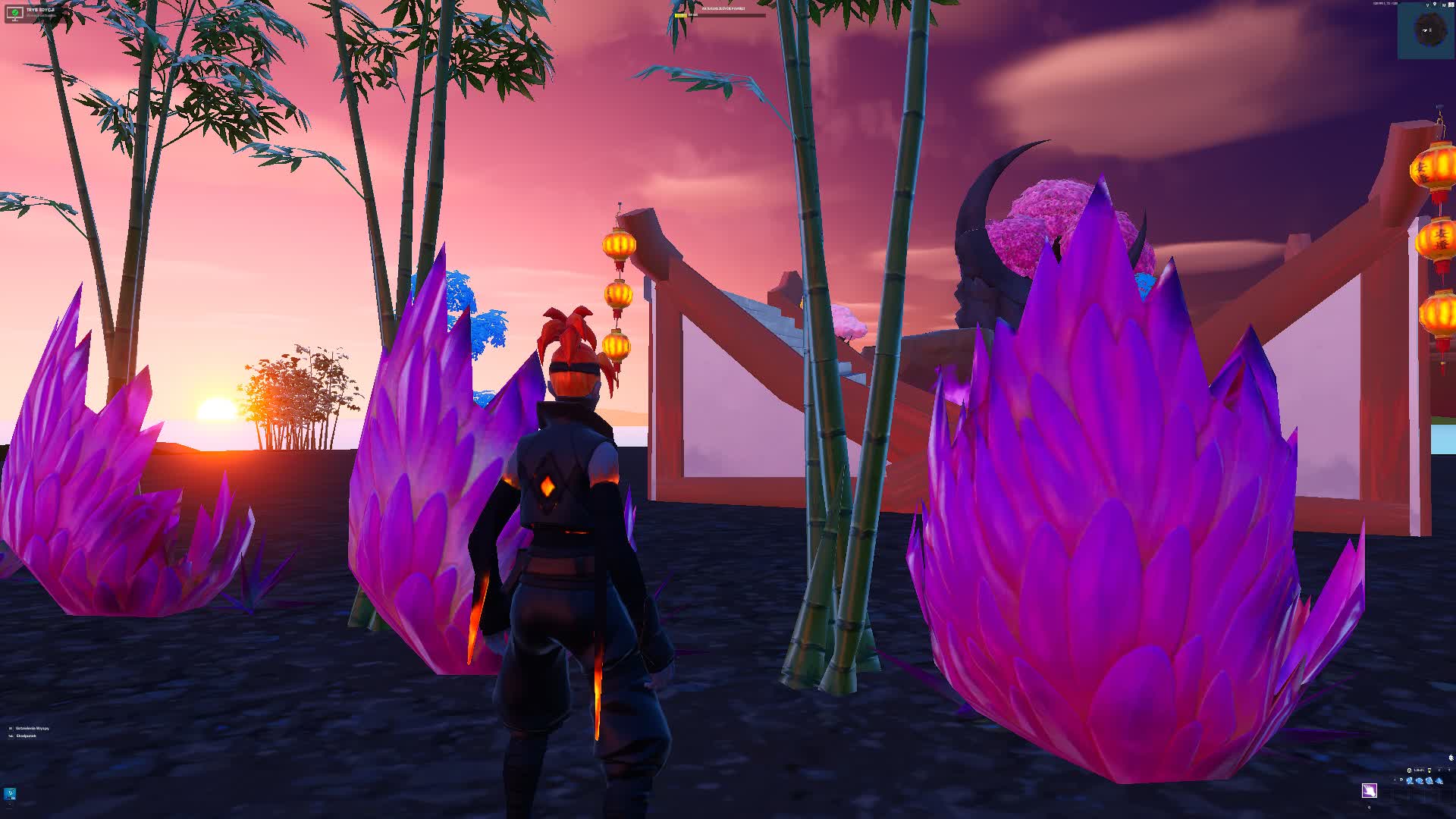1456x819 pixels.
Task: Click the wall build piece icon
Action: [1409, 780]
